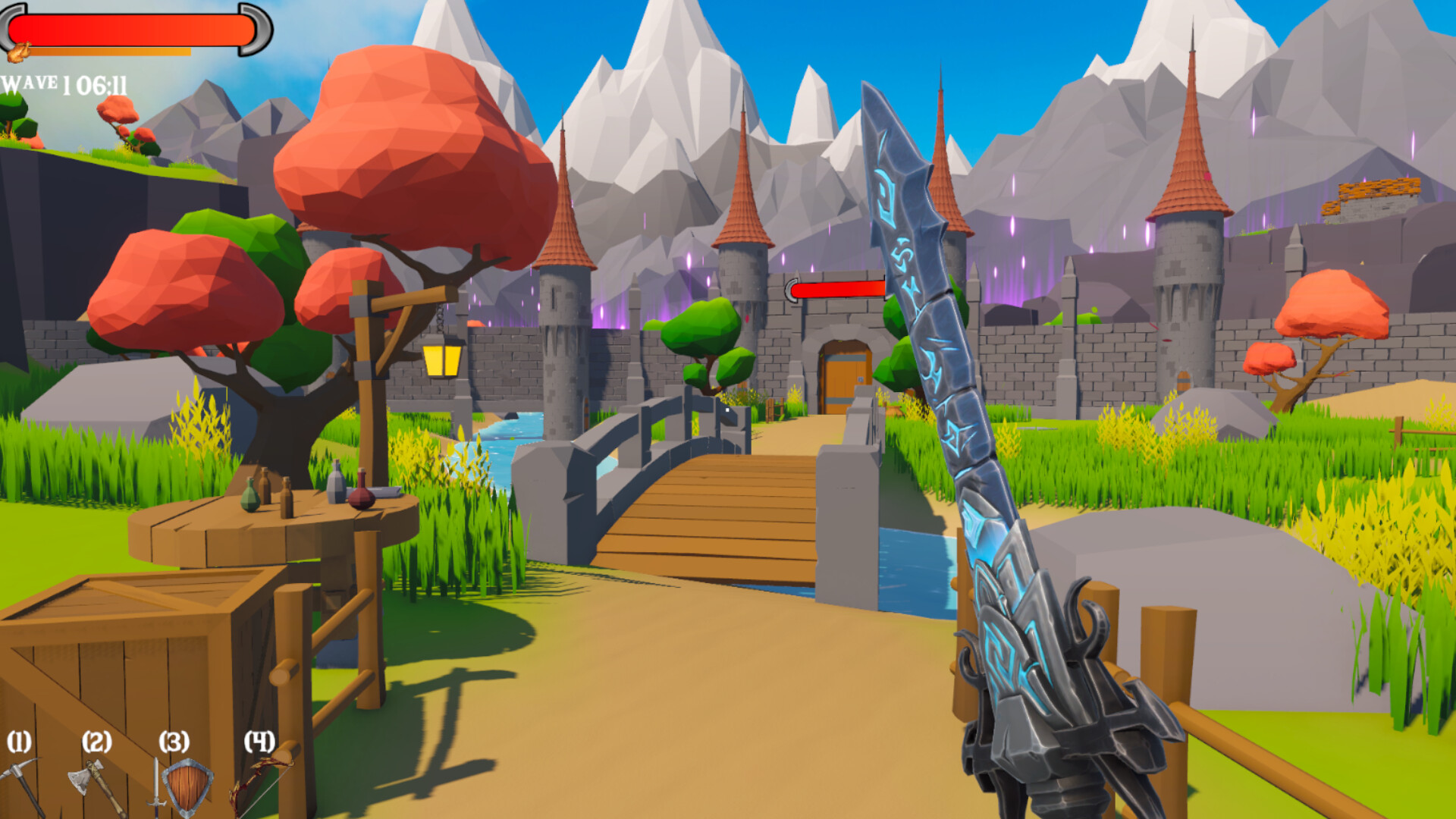The width and height of the screenshot is (1456, 819).
Task: Click the player health bar
Action: tap(129, 29)
